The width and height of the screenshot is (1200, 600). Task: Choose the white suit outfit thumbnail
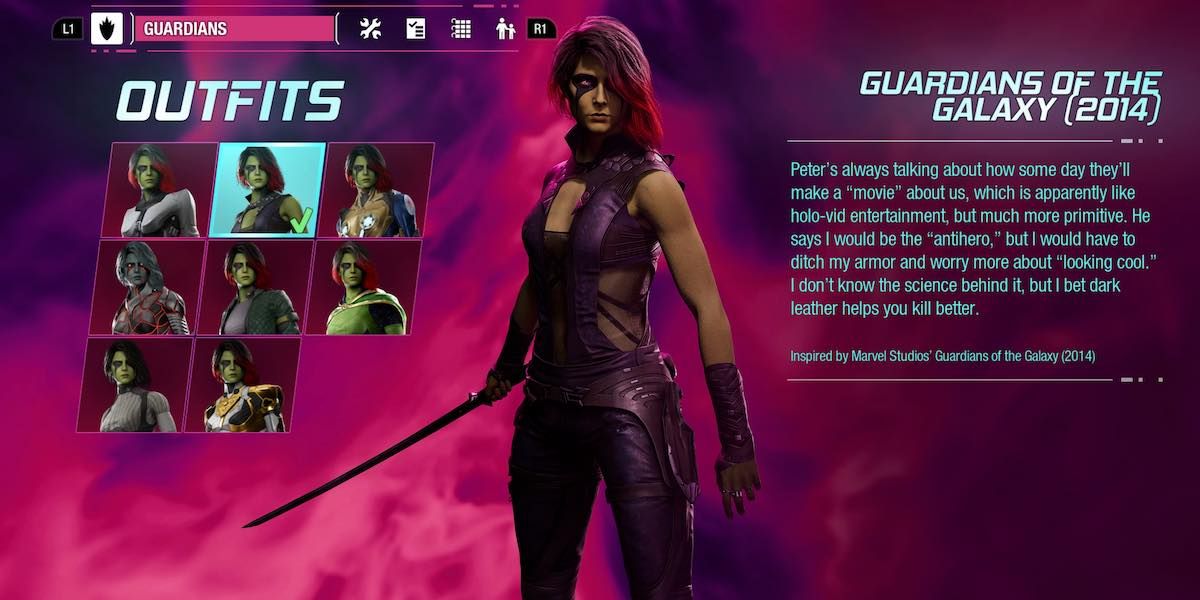click(158, 190)
